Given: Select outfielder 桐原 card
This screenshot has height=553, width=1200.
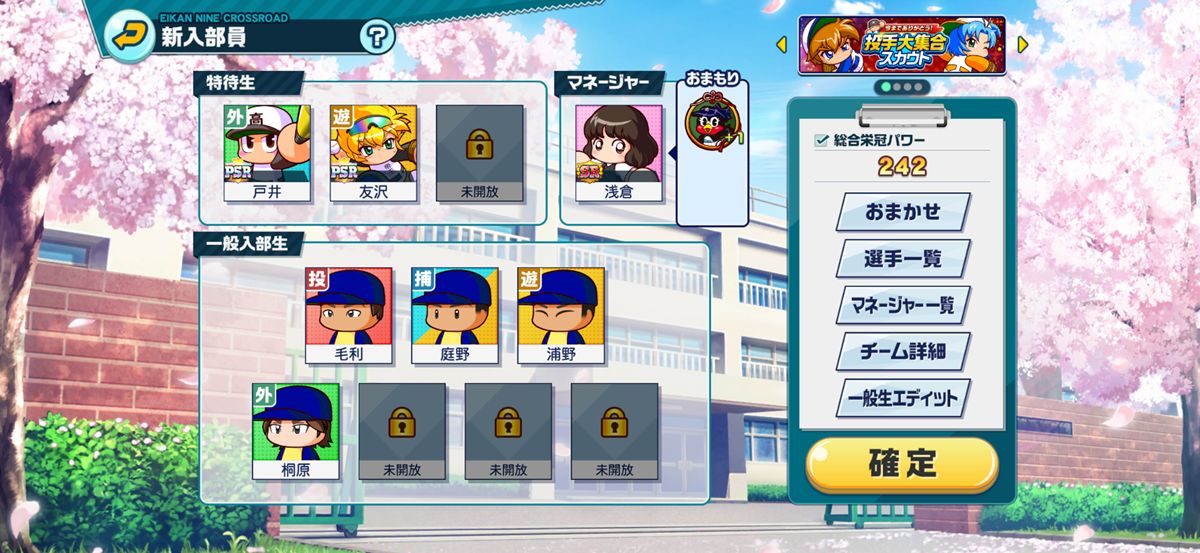Looking at the screenshot, I should click(x=295, y=430).
